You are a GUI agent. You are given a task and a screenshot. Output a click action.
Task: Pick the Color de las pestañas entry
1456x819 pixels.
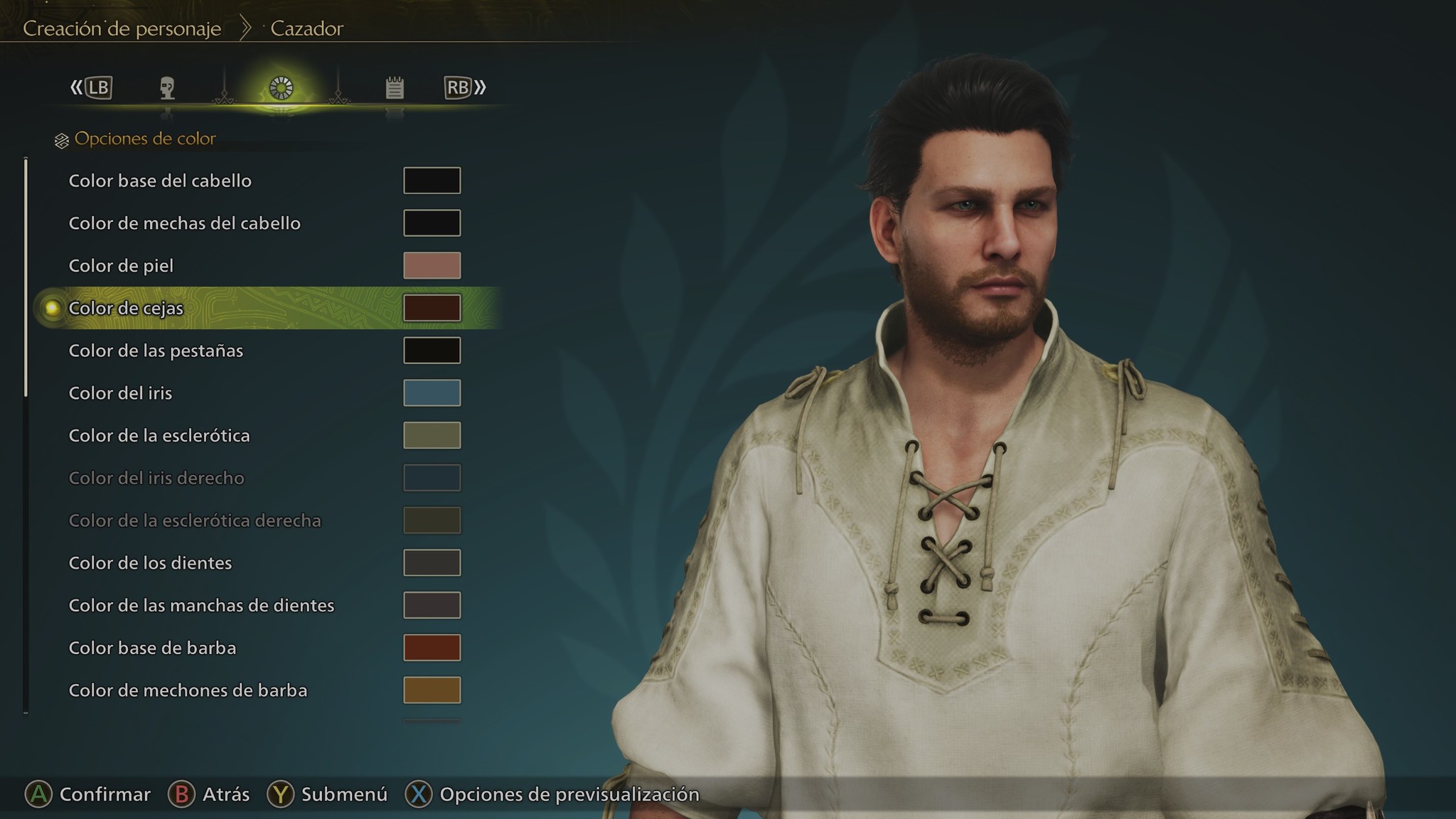pyautogui.click(x=156, y=350)
